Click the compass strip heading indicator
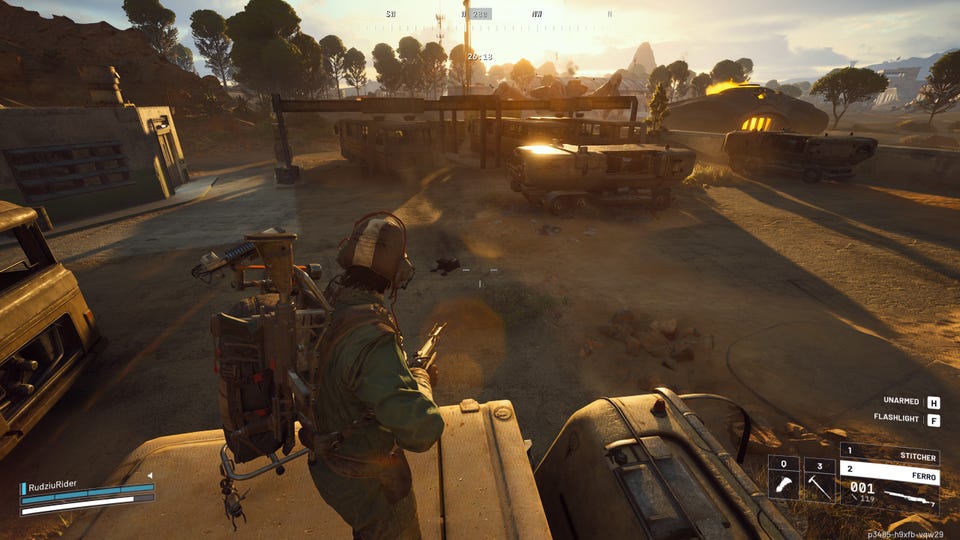This screenshot has width=960, height=540. (479, 14)
